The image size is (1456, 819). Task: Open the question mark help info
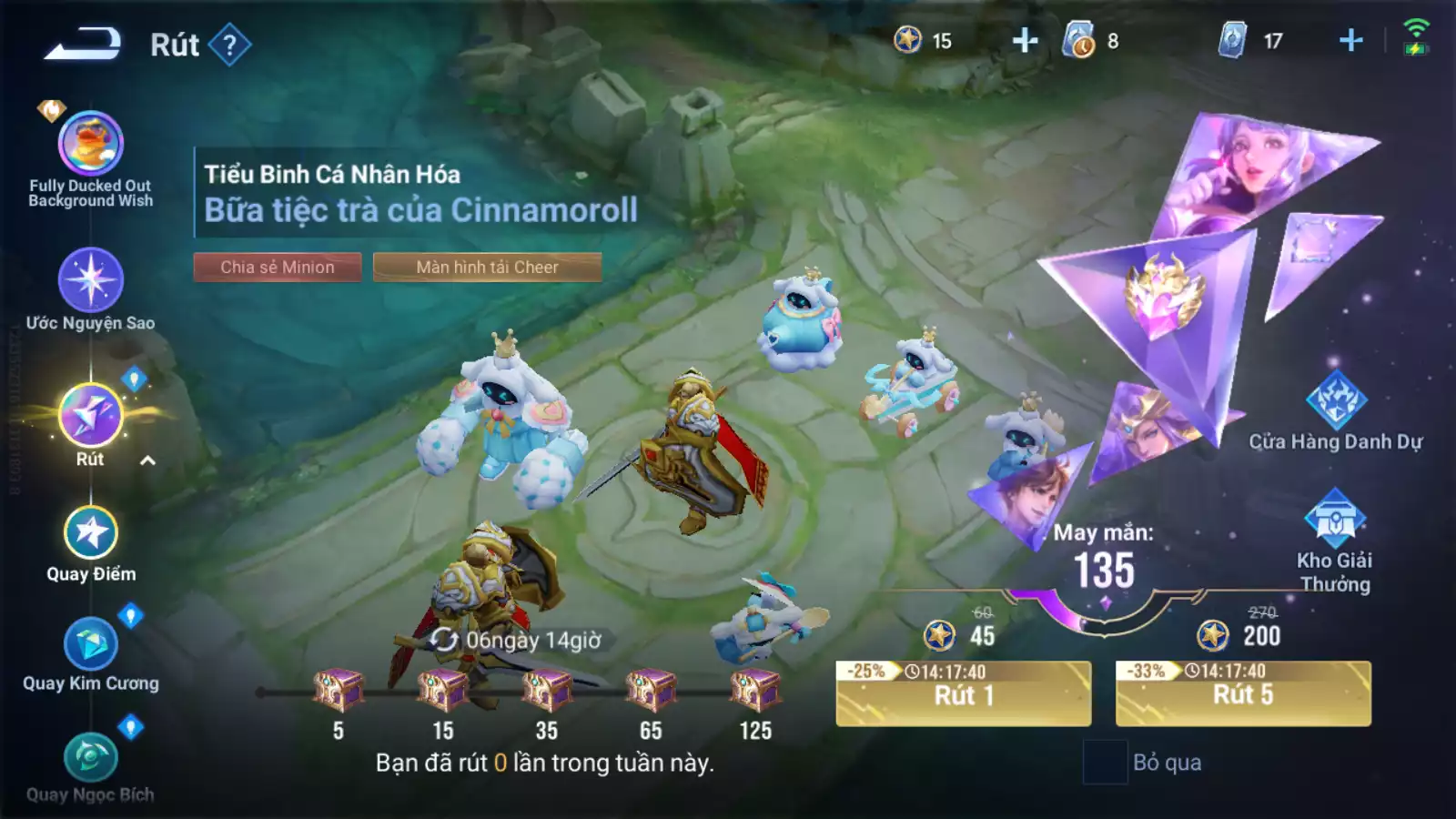click(229, 45)
